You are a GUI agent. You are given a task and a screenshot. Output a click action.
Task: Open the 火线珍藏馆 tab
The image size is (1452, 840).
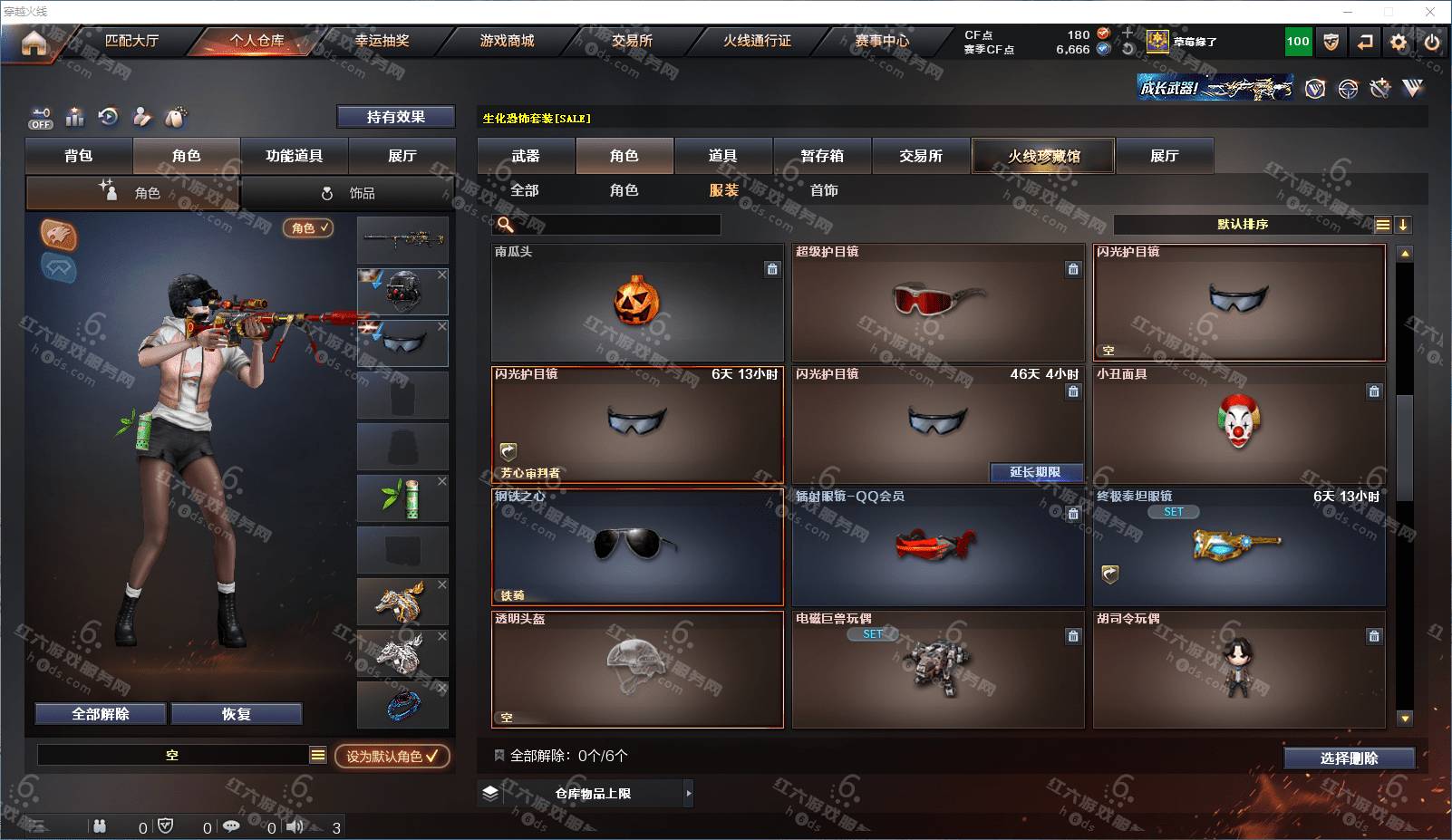pos(1043,156)
